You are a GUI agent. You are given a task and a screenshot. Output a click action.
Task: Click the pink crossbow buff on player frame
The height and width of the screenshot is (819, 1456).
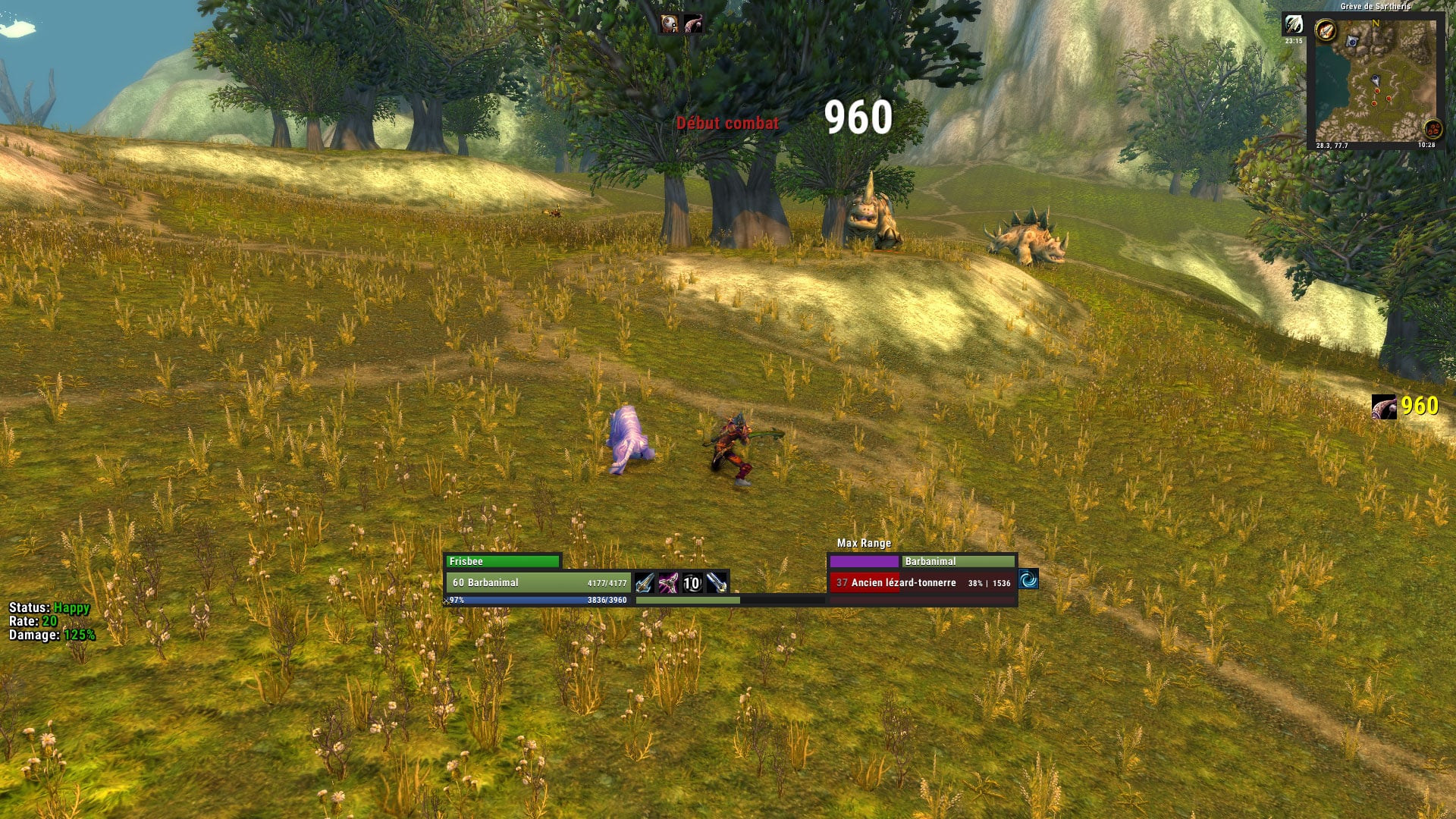tap(668, 582)
